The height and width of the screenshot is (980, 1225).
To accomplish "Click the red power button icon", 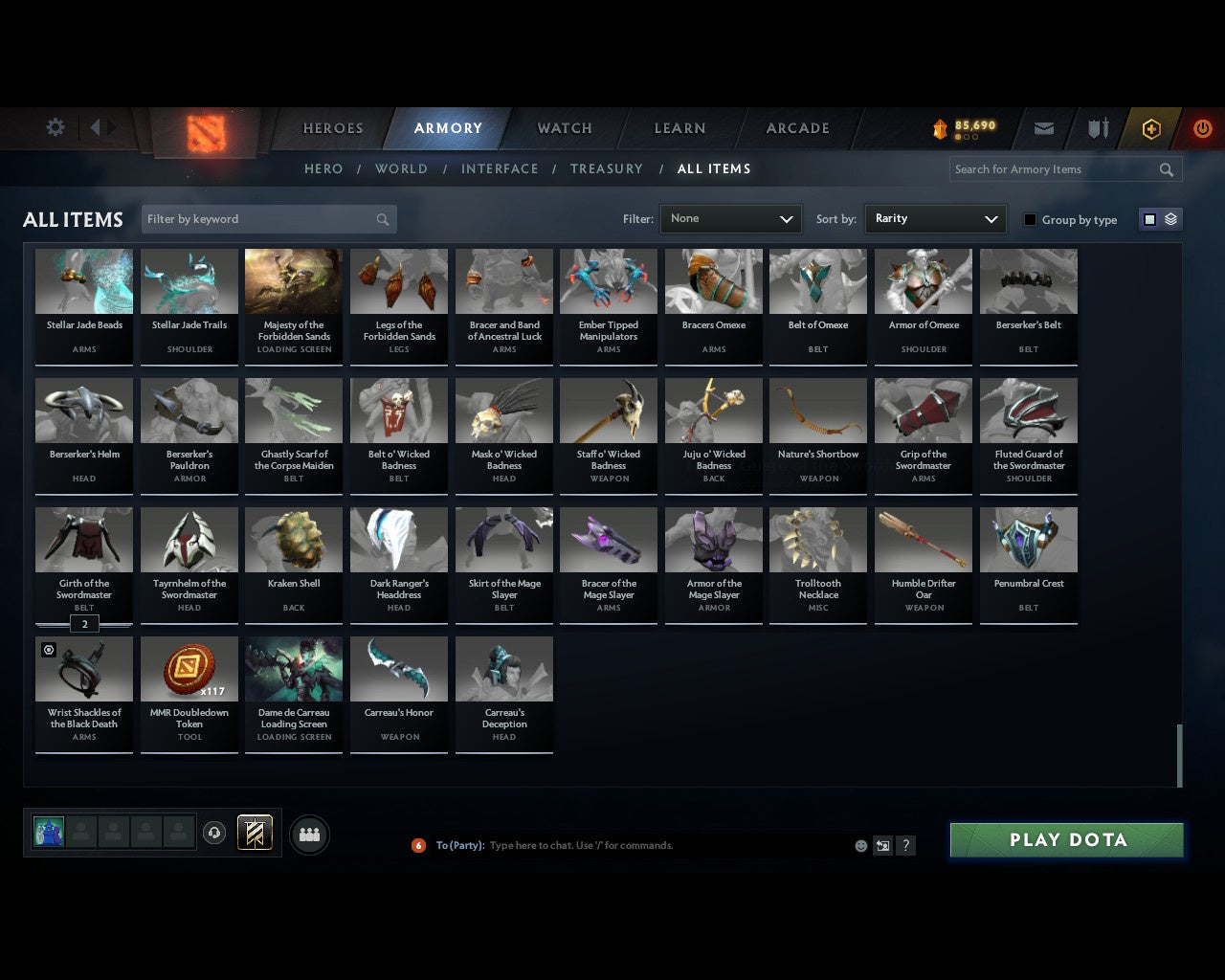I will pyautogui.click(x=1202, y=127).
